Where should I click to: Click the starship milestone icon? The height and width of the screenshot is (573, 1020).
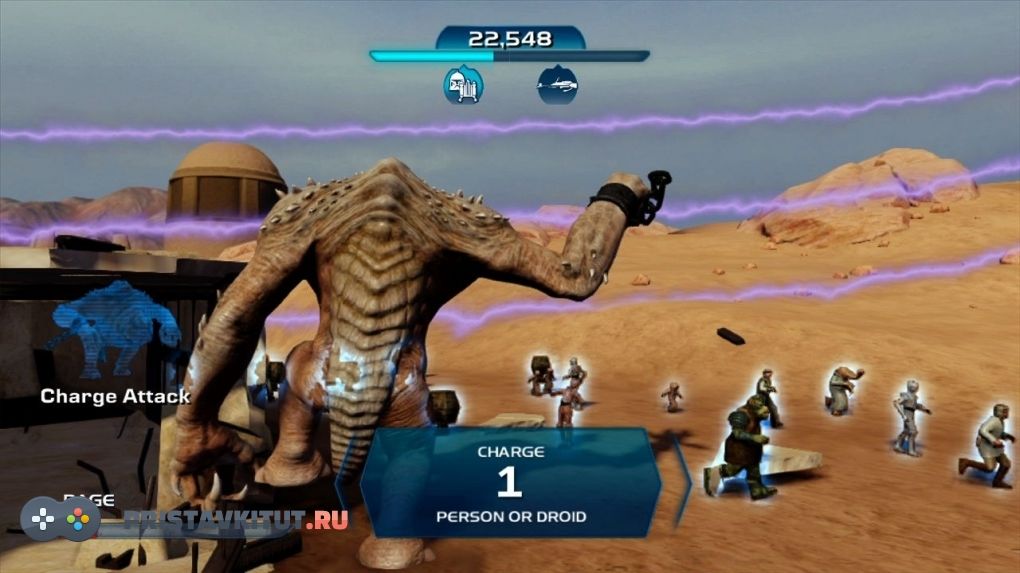click(557, 85)
